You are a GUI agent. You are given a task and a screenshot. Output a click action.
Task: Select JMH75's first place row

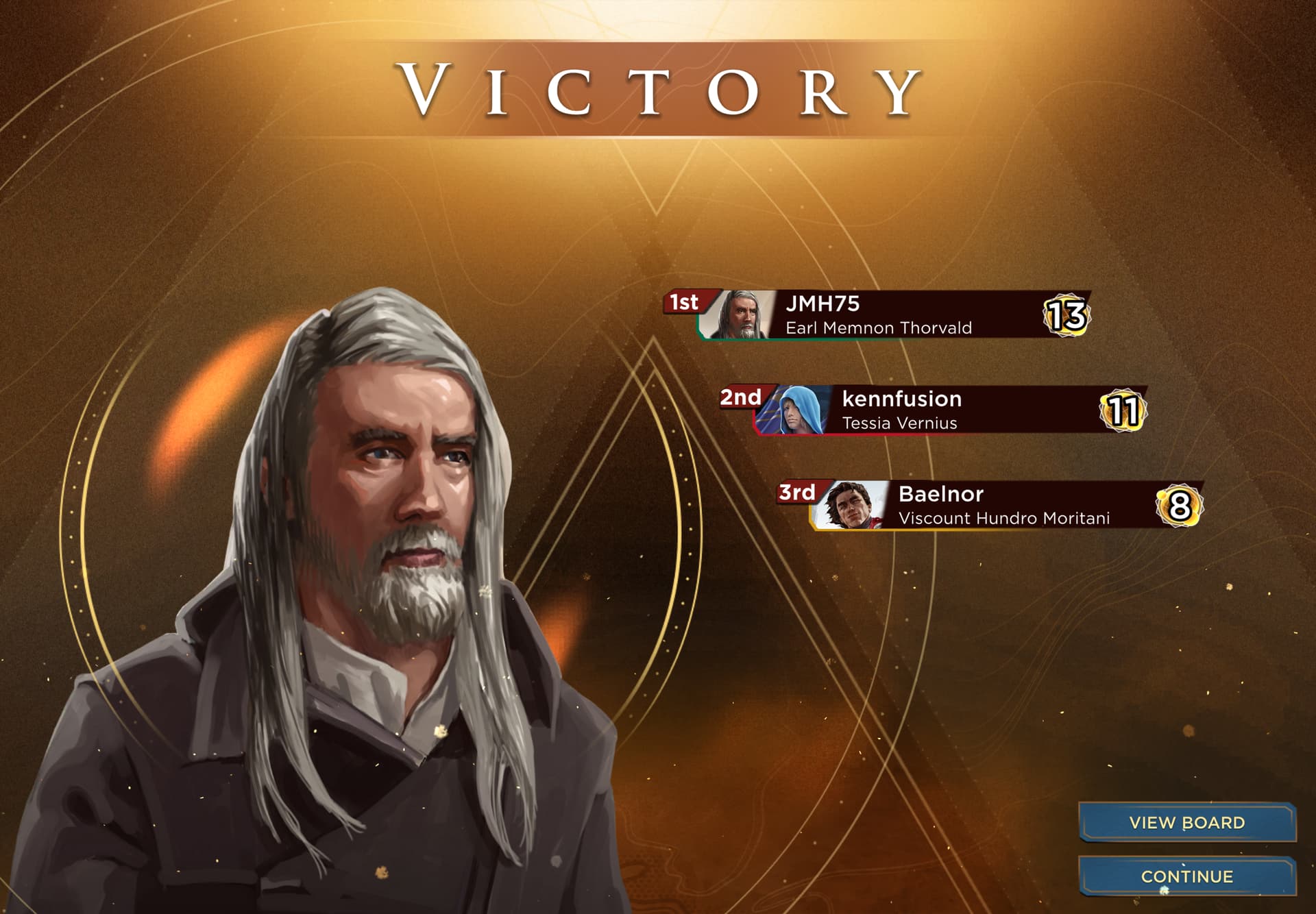point(891,315)
